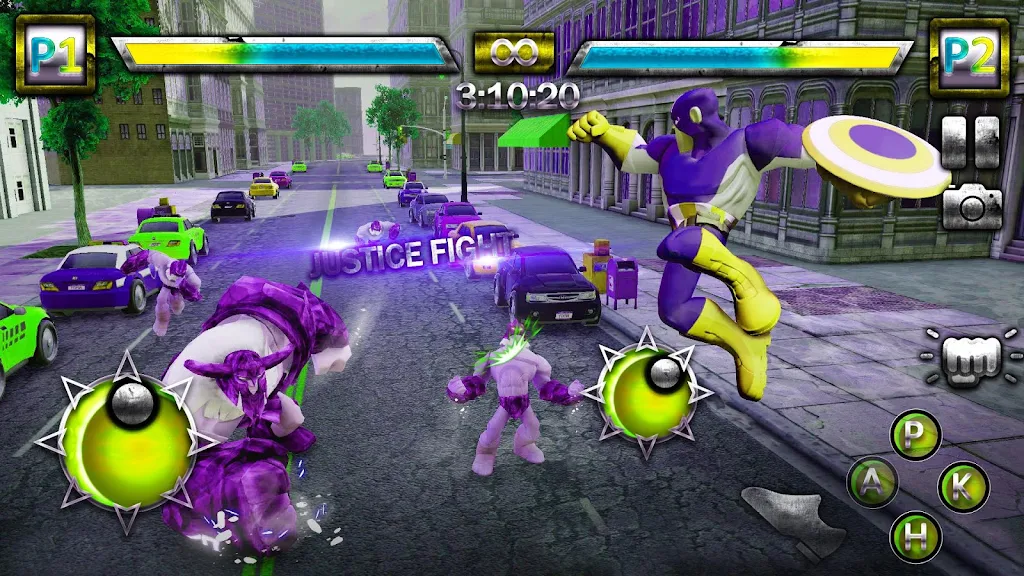Click the smaller spiked green orb control
The height and width of the screenshot is (576, 1024).
coord(645,392)
